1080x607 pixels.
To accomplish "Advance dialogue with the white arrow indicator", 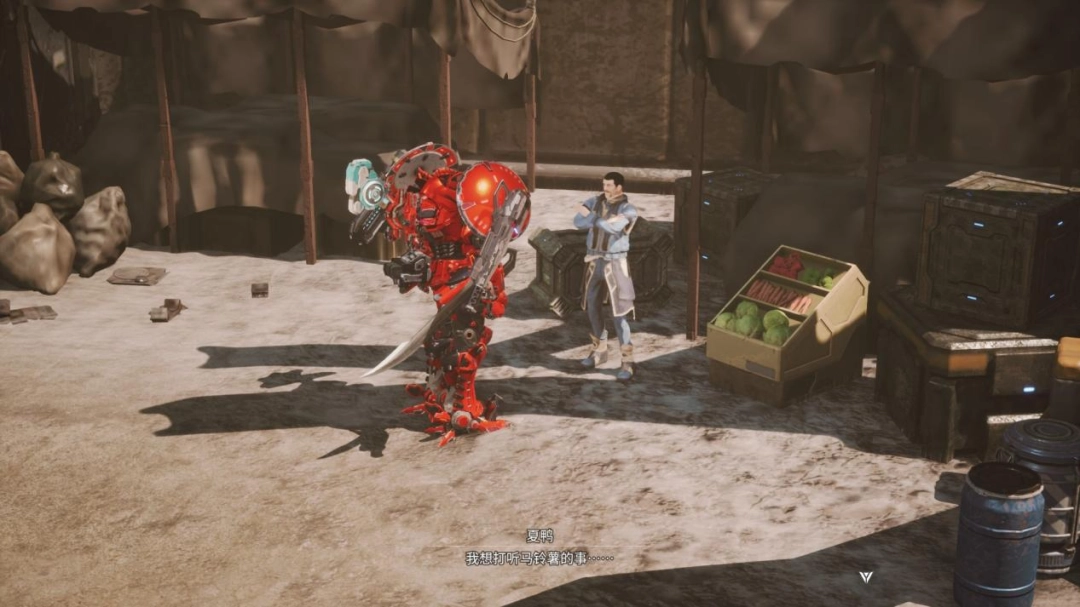I will tap(866, 577).
